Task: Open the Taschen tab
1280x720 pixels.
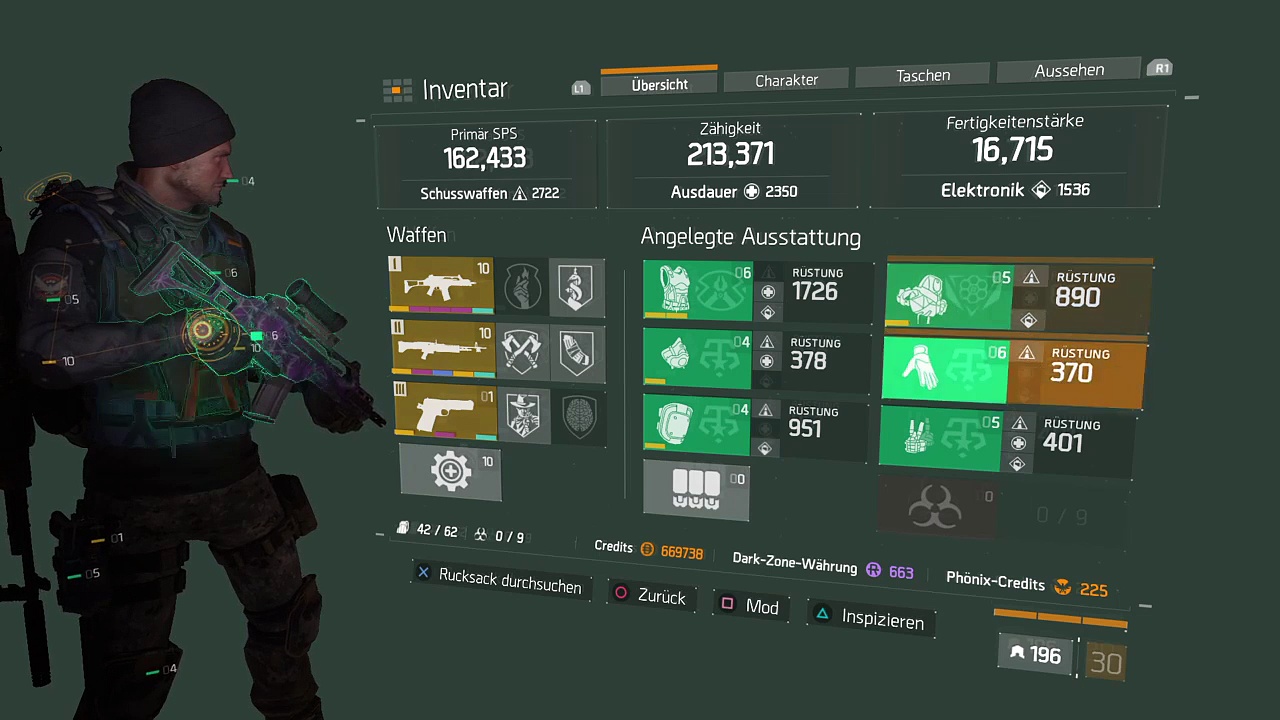Action: click(x=922, y=75)
